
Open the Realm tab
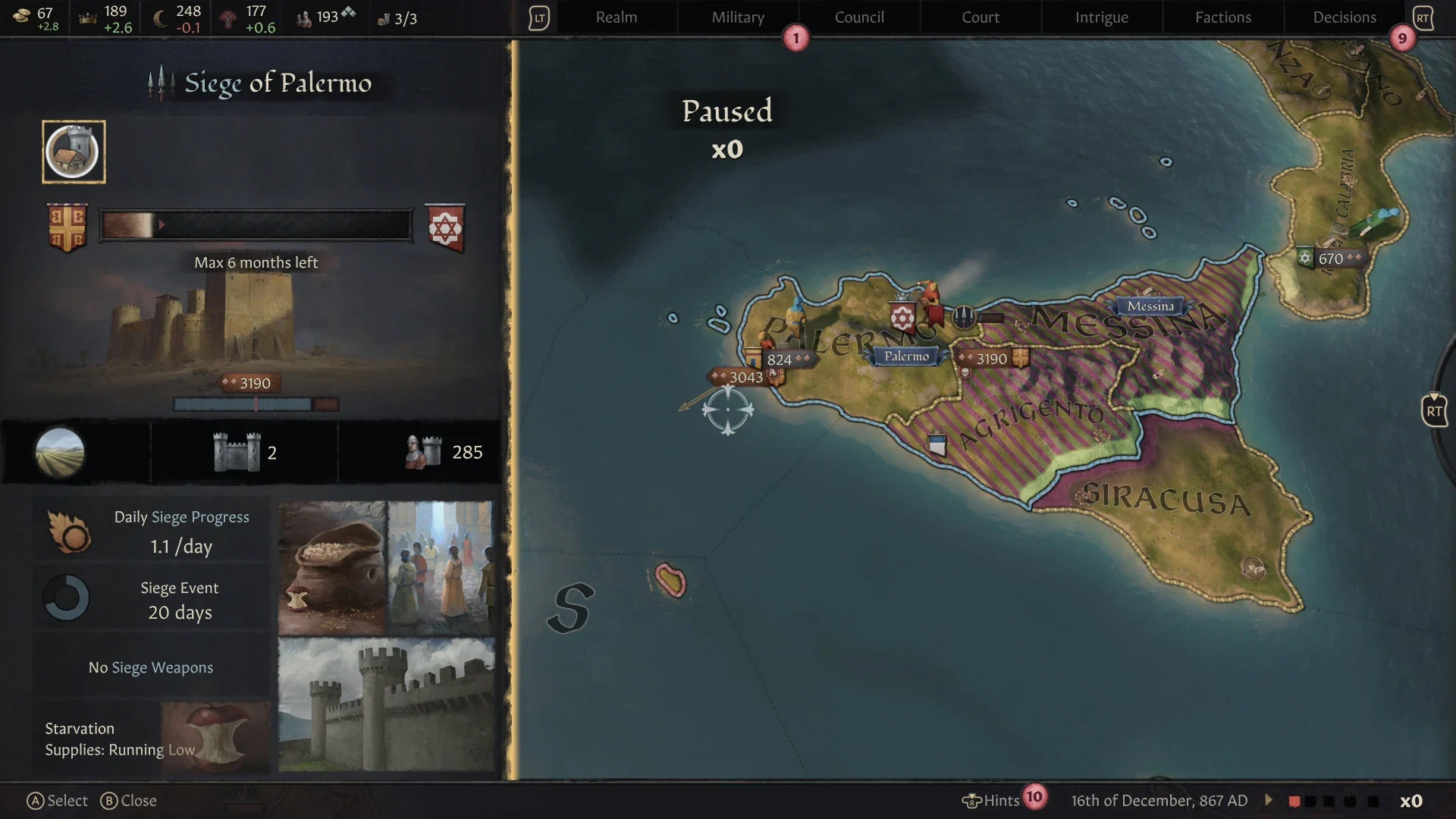click(616, 17)
